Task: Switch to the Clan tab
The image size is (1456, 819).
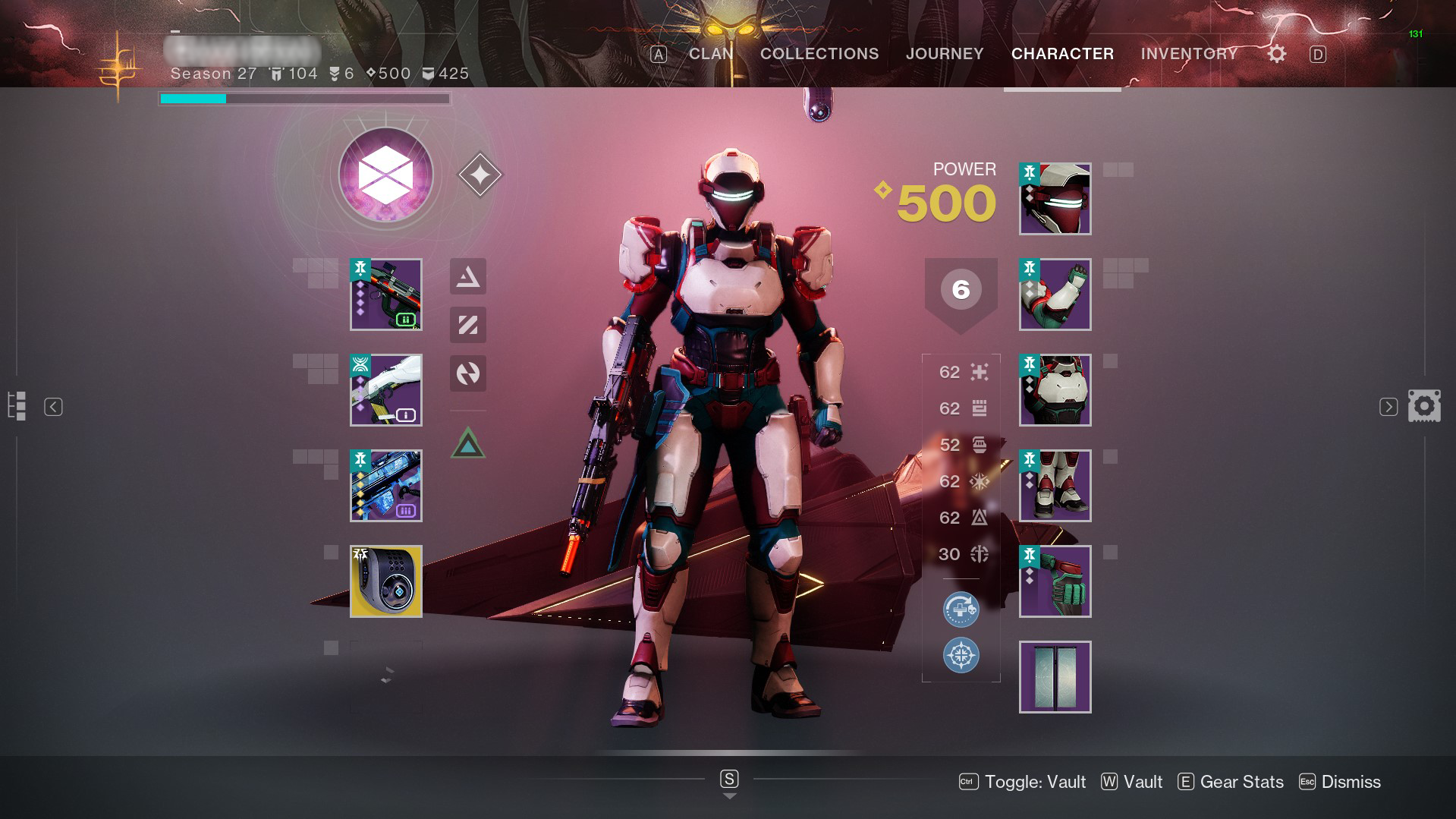Action: (711, 54)
